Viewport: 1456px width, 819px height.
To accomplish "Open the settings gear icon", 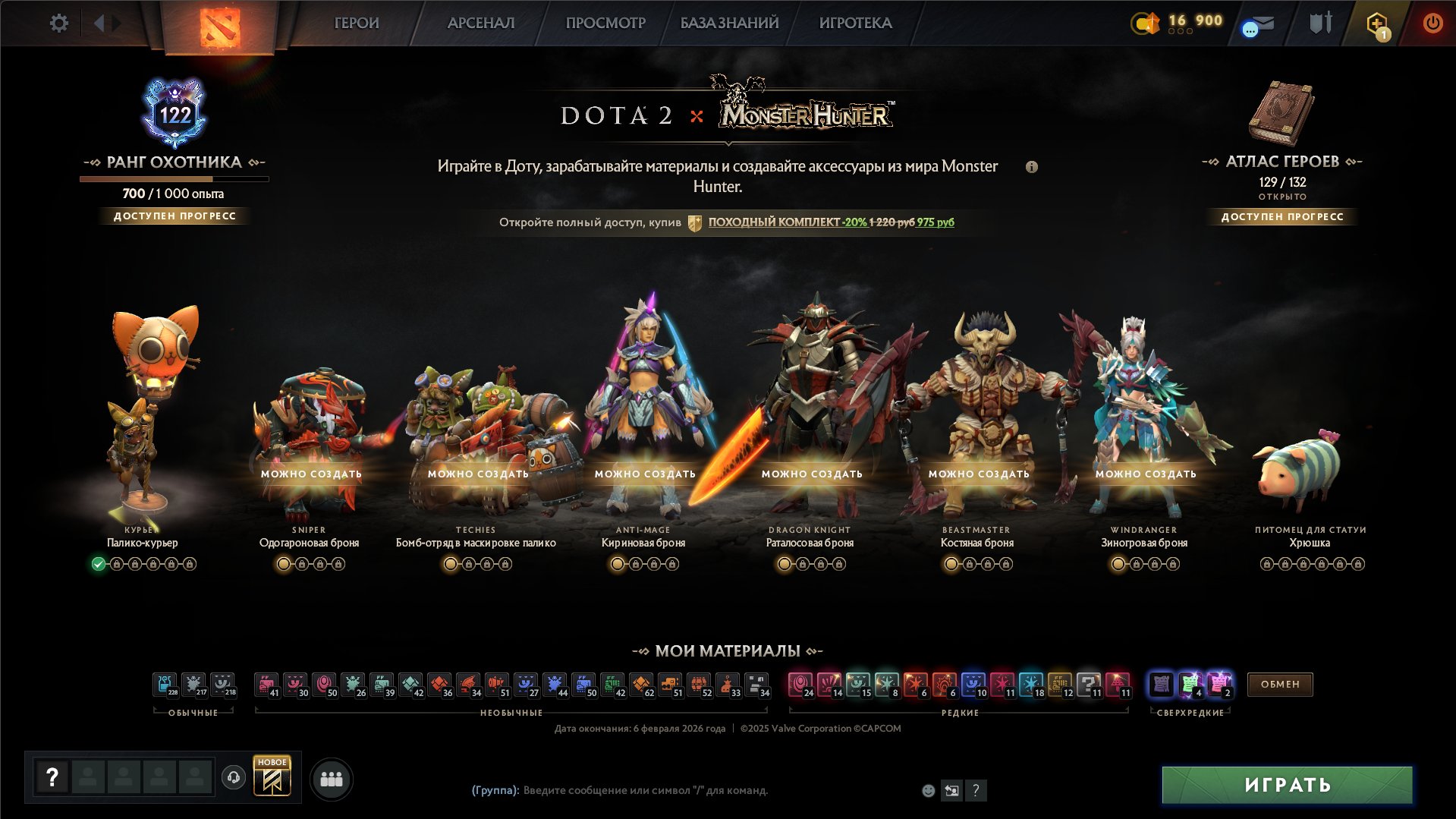I will point(59,23).
